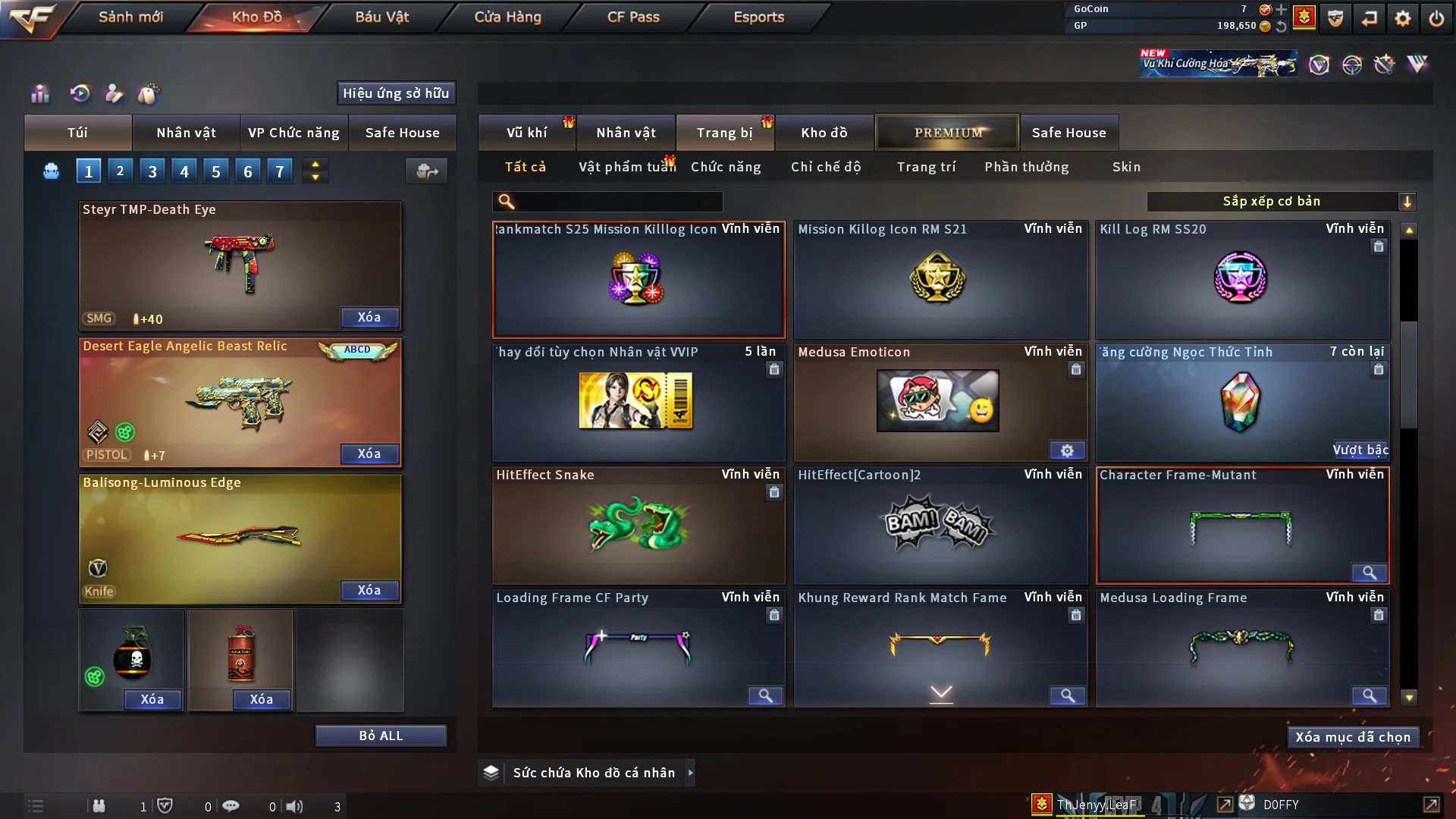
Task: Open the PREMIUM tab
Action: (948, 133)
